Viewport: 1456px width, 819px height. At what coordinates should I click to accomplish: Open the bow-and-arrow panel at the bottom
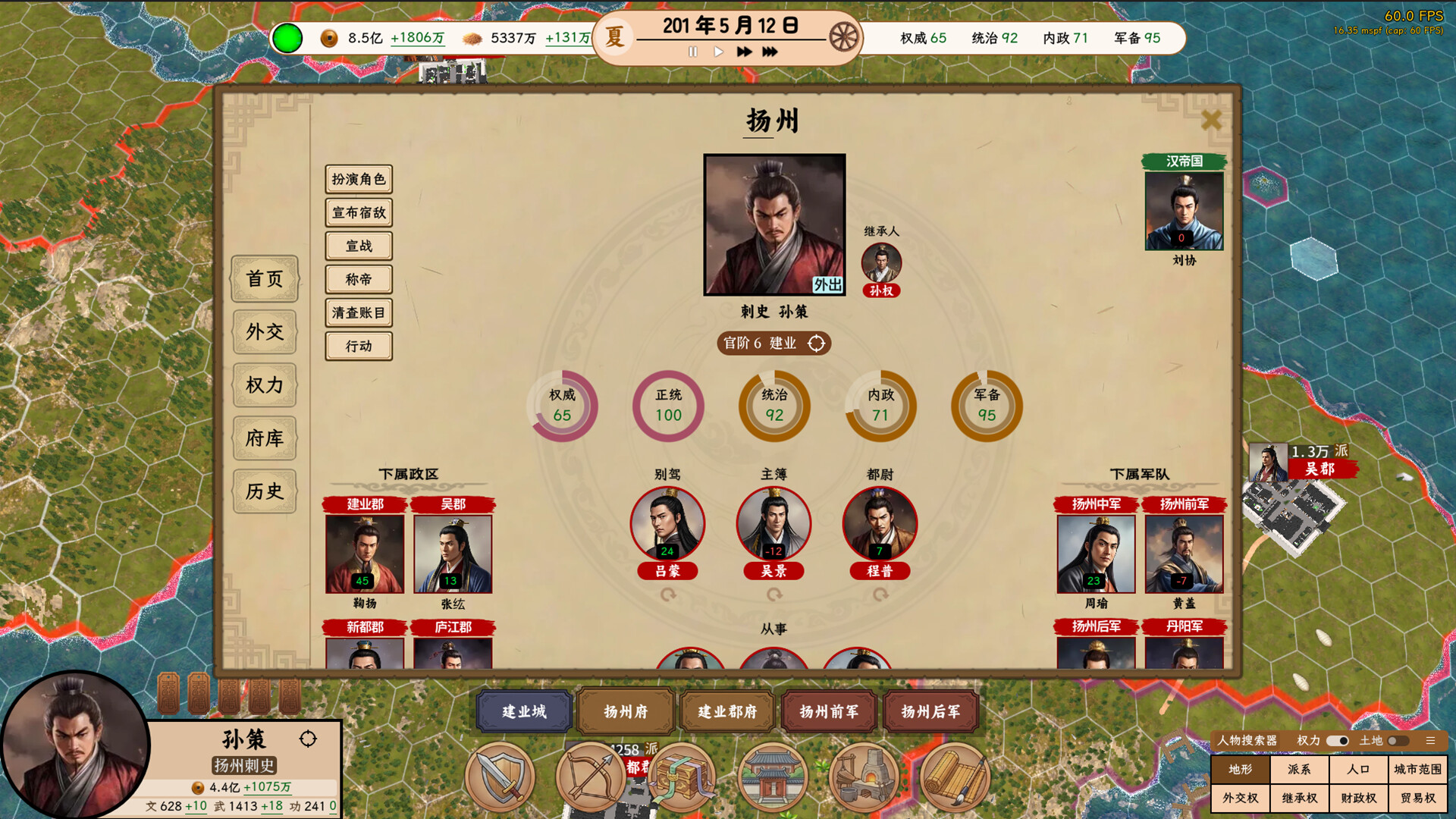pyautogui.click(x=591, y=777)
